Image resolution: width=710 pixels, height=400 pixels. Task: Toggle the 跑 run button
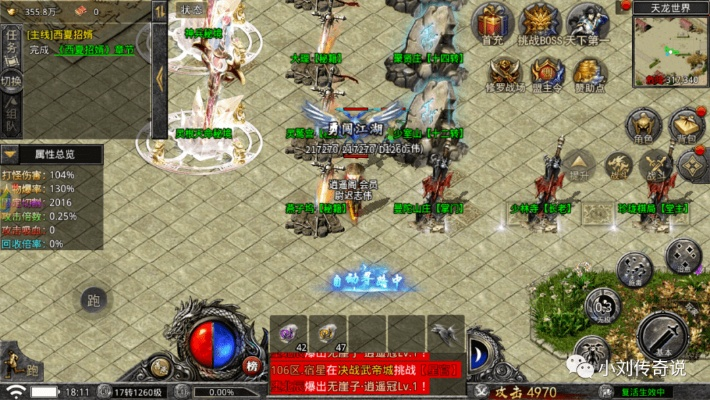click(x=93, y=299)
